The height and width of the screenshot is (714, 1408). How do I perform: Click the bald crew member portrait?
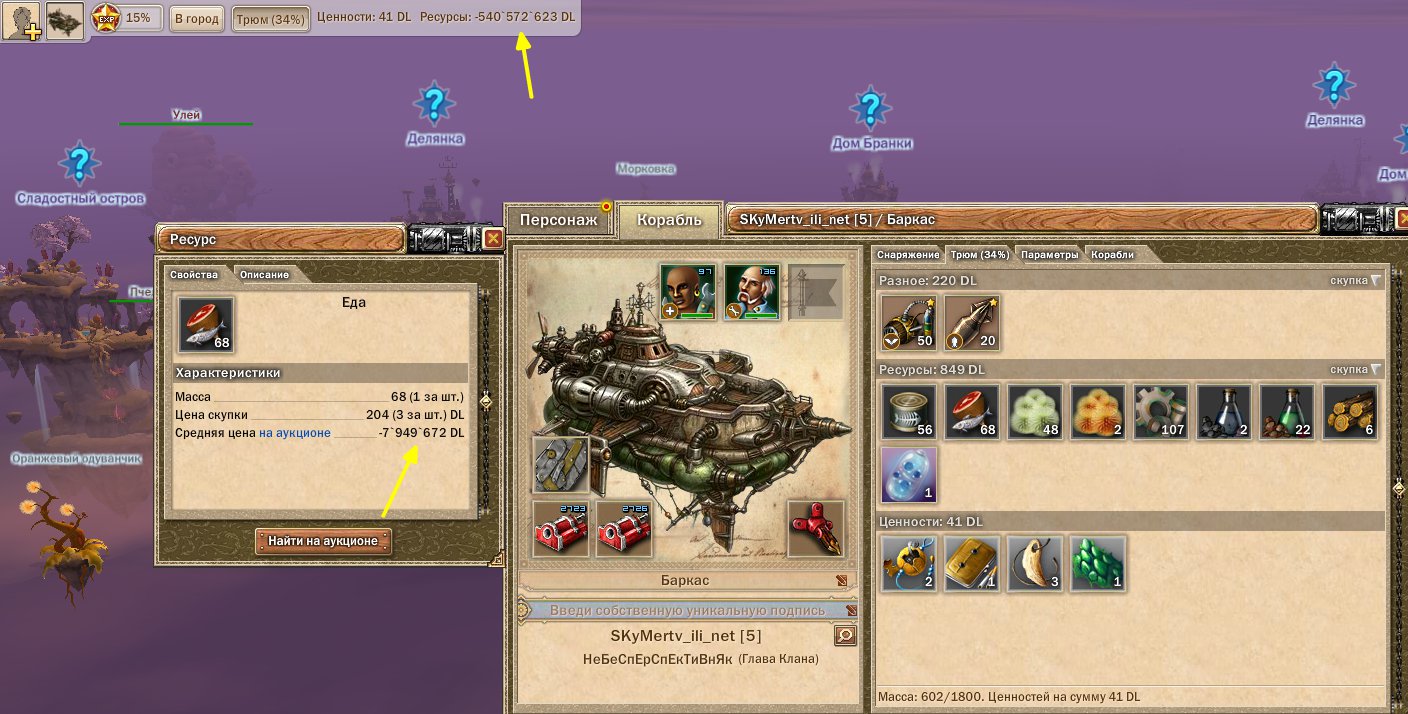click(687, 291)
